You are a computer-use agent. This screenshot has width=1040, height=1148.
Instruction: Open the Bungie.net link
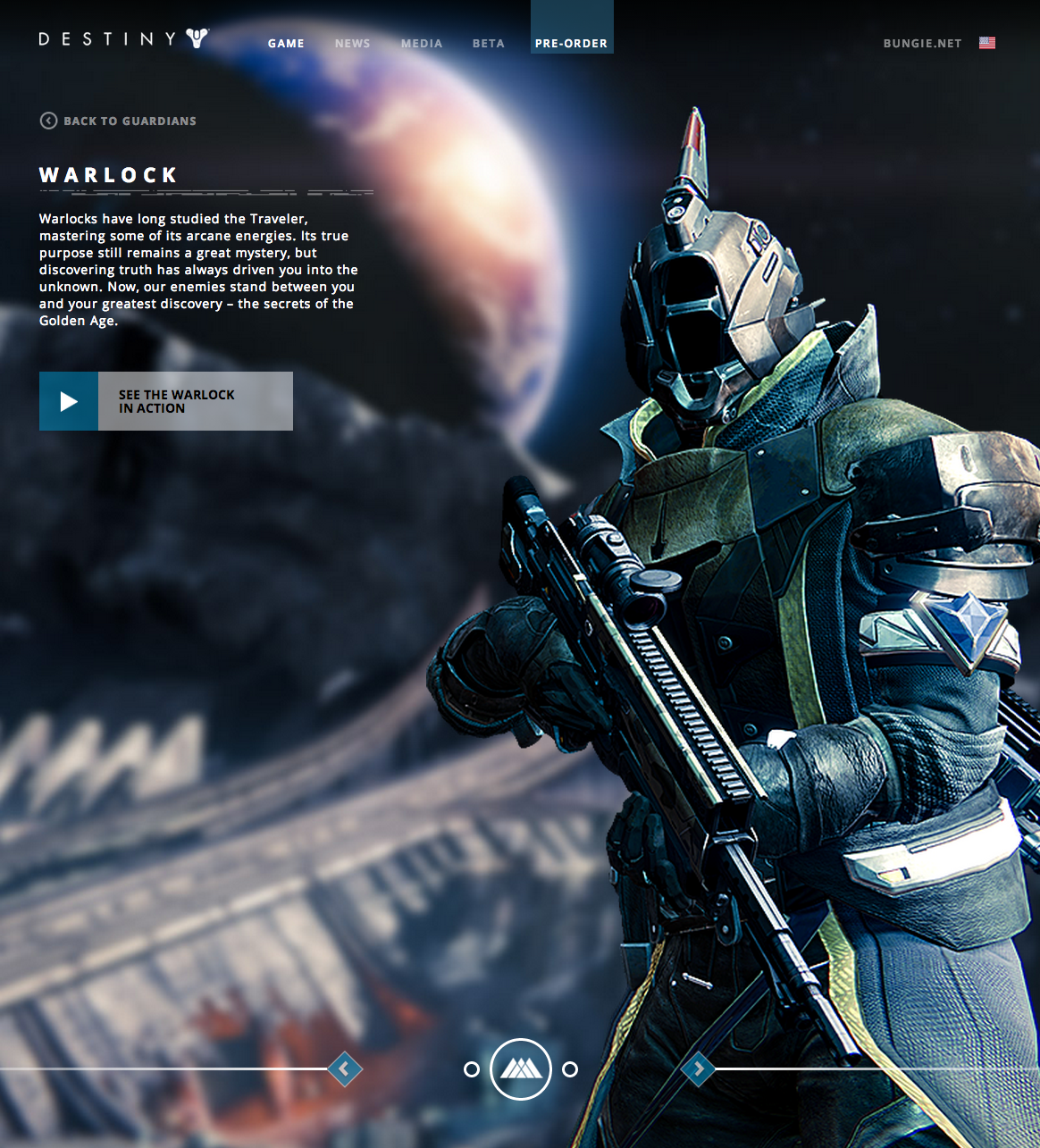pos(922,43)
